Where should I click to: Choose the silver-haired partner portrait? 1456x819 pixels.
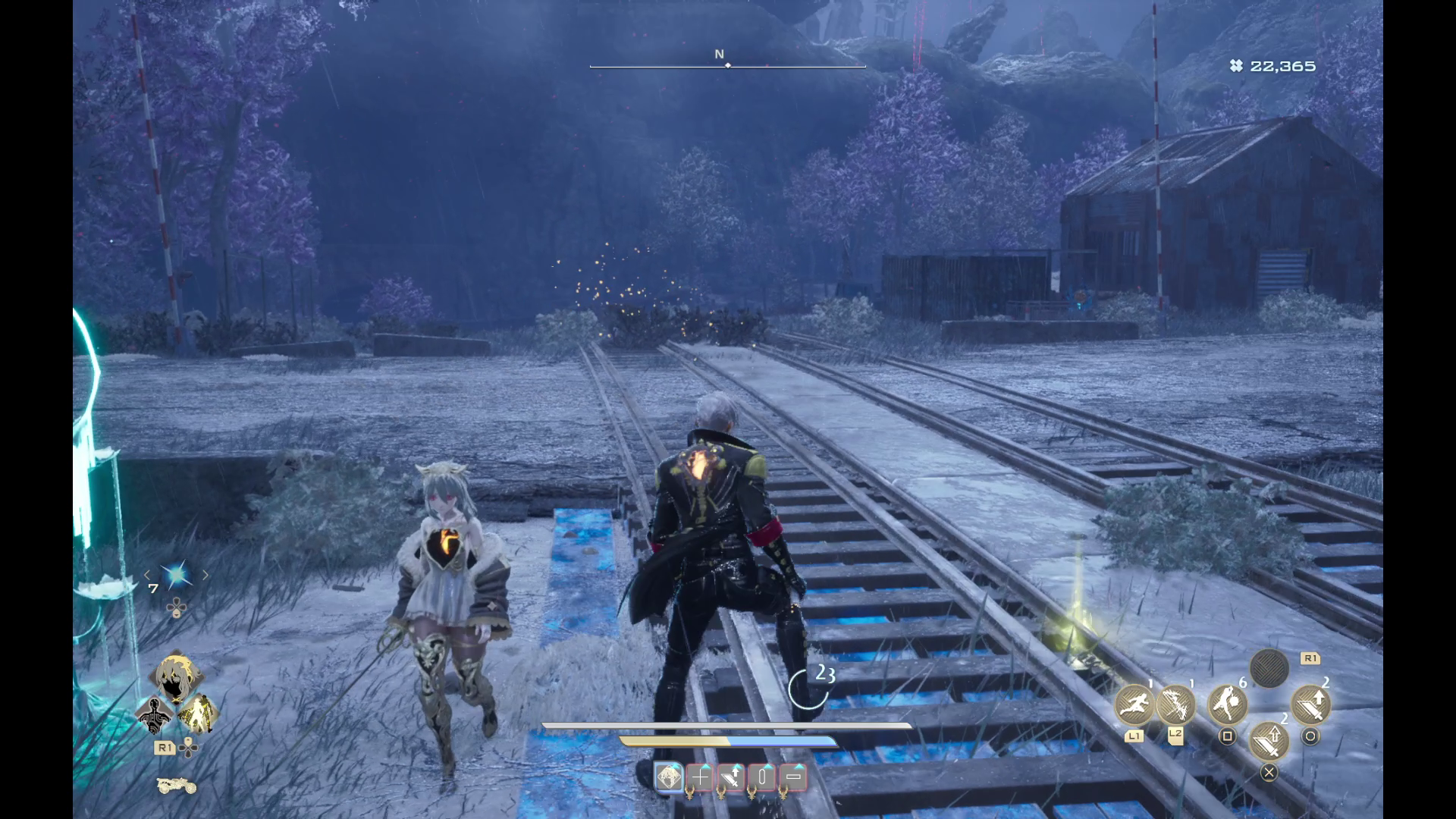coord(176,674)
